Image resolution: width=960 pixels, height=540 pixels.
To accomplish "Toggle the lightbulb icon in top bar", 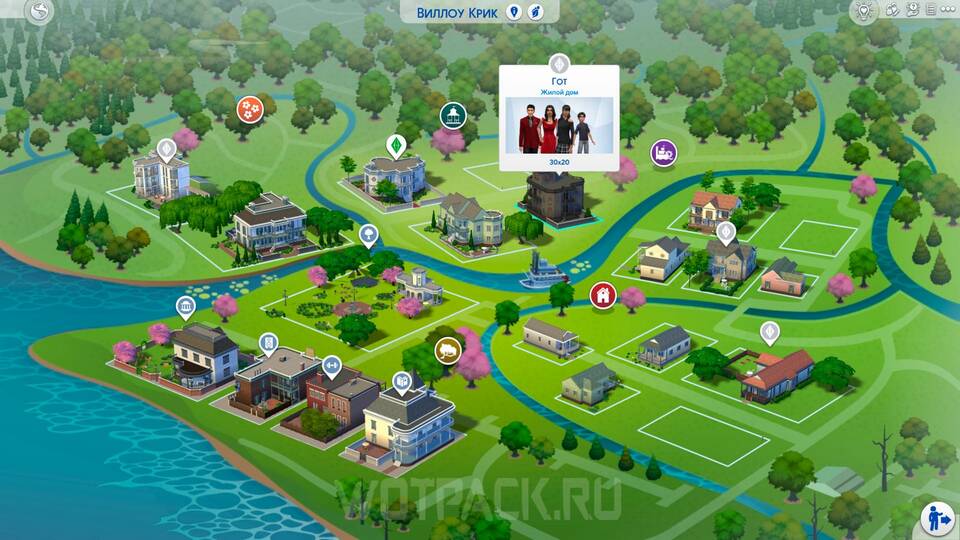I will pyautogui.click(x=864, y=11).
